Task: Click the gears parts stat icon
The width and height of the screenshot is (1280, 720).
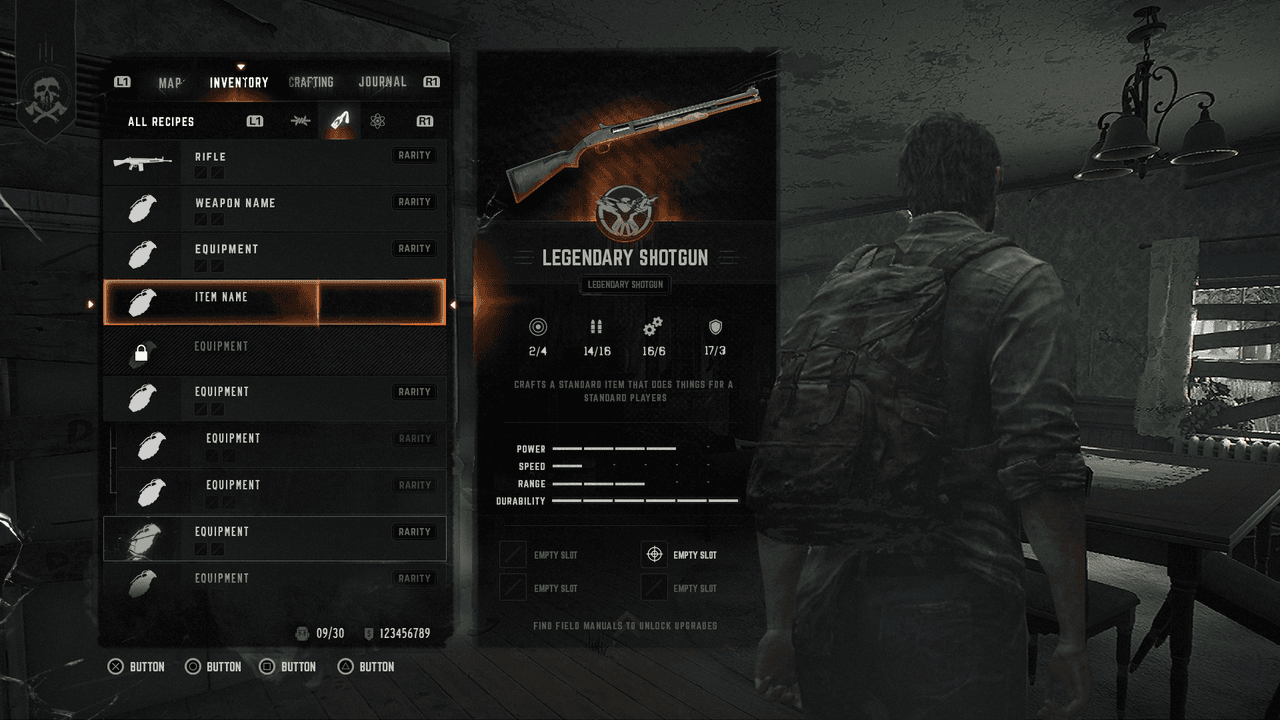Action: pos(653,327)
